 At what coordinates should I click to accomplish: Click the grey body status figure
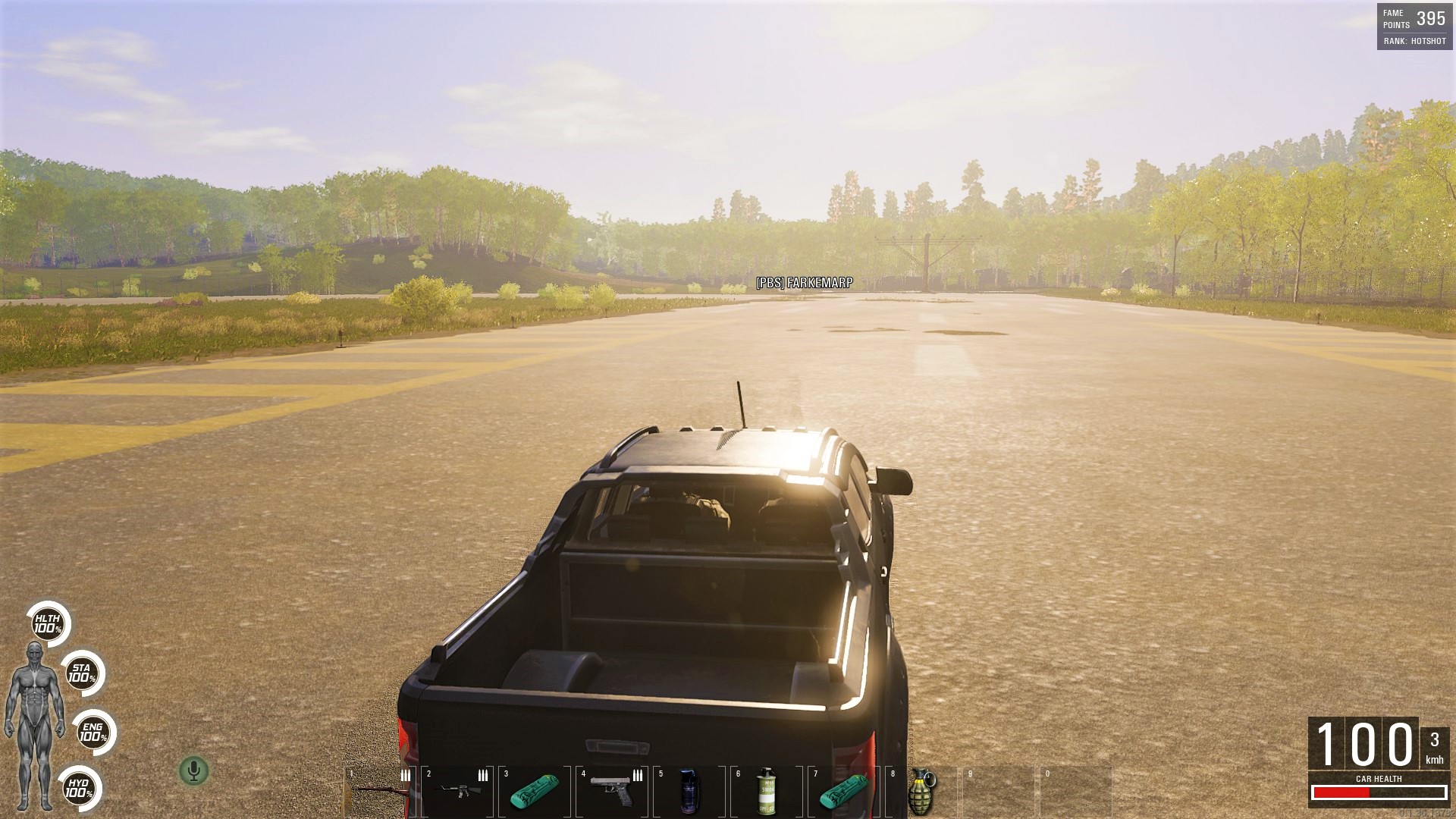[33, 724]
